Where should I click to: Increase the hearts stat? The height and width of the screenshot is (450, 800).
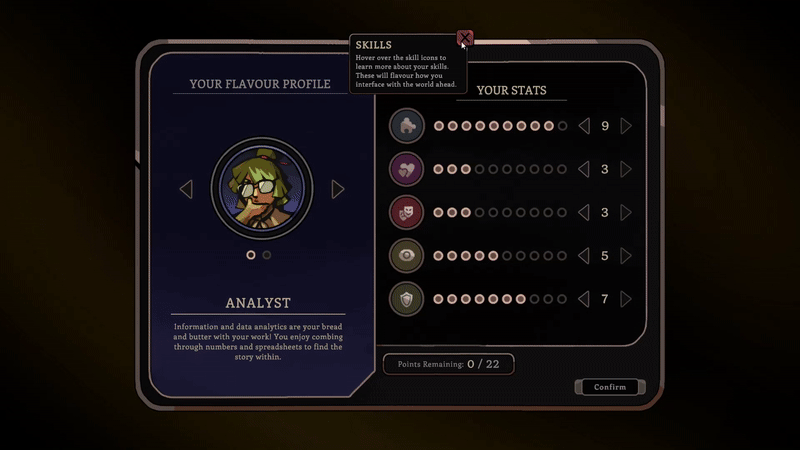(x=626, y=169)
